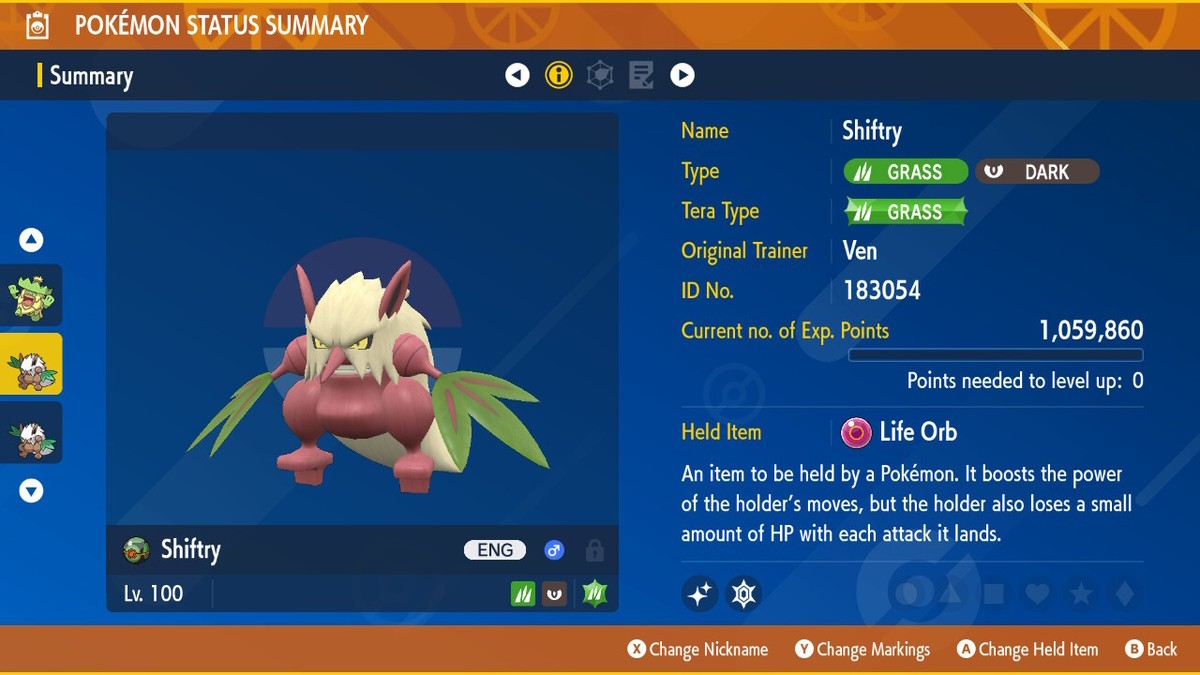1200x675 pixels.
Task: Go to the previous summary page arrow
Action: pos(517,75)
